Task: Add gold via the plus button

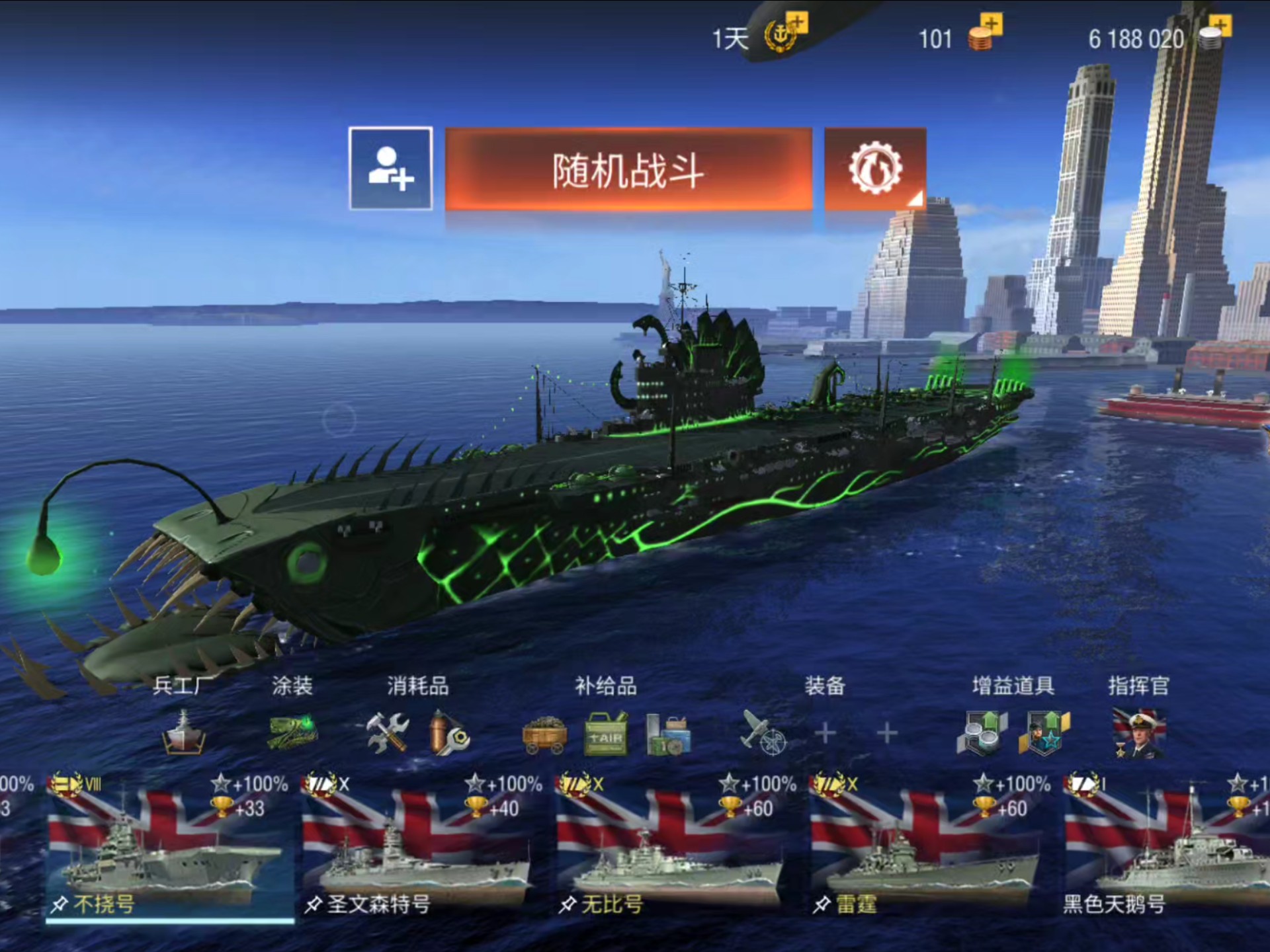Action: click(990, 24)
